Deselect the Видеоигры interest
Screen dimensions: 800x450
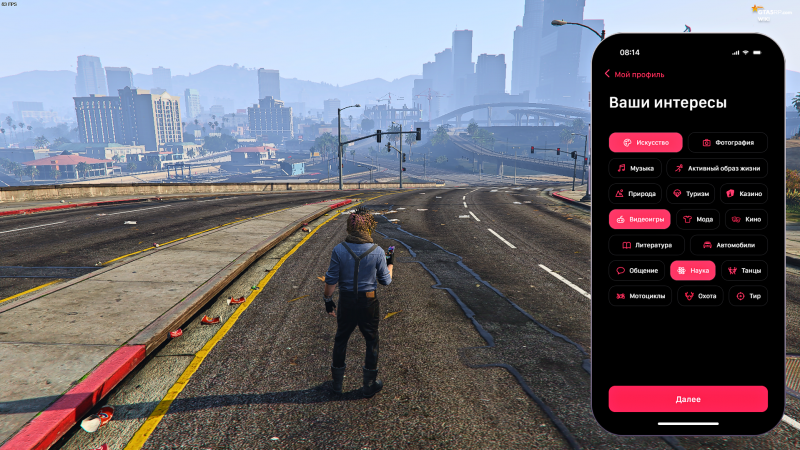tap(639, 219)
